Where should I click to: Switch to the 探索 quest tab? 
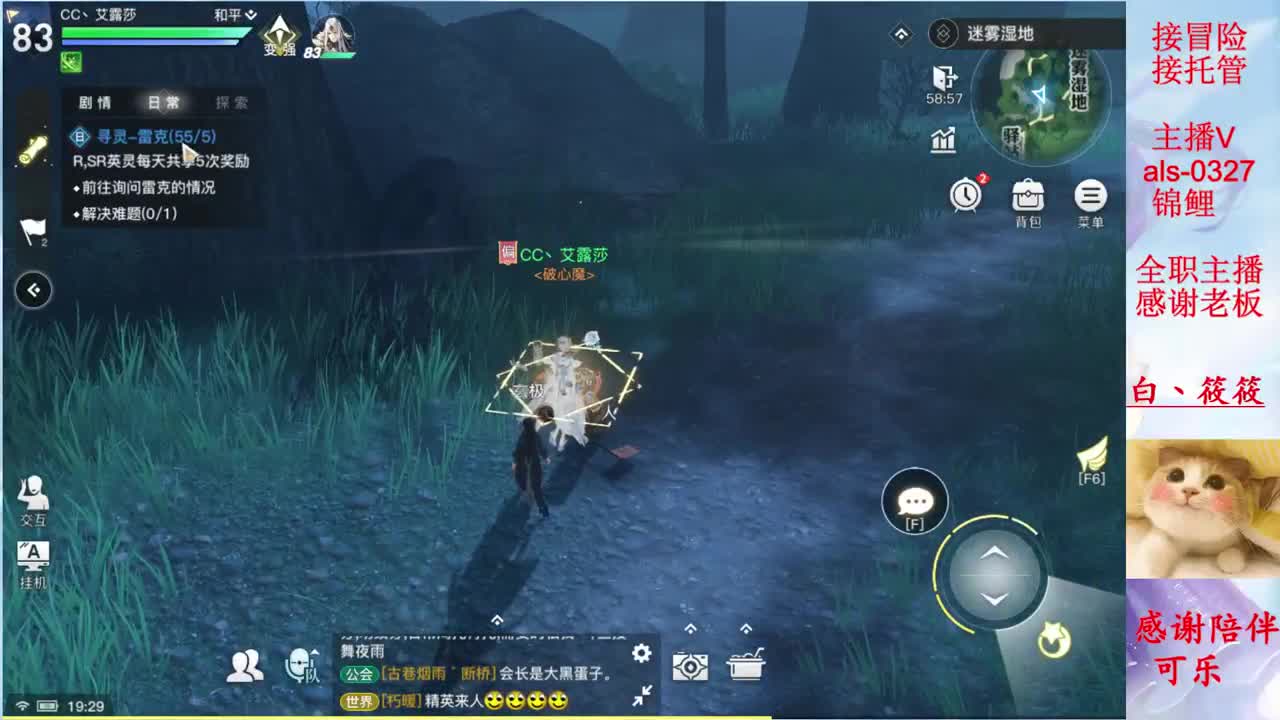point(230,103)
